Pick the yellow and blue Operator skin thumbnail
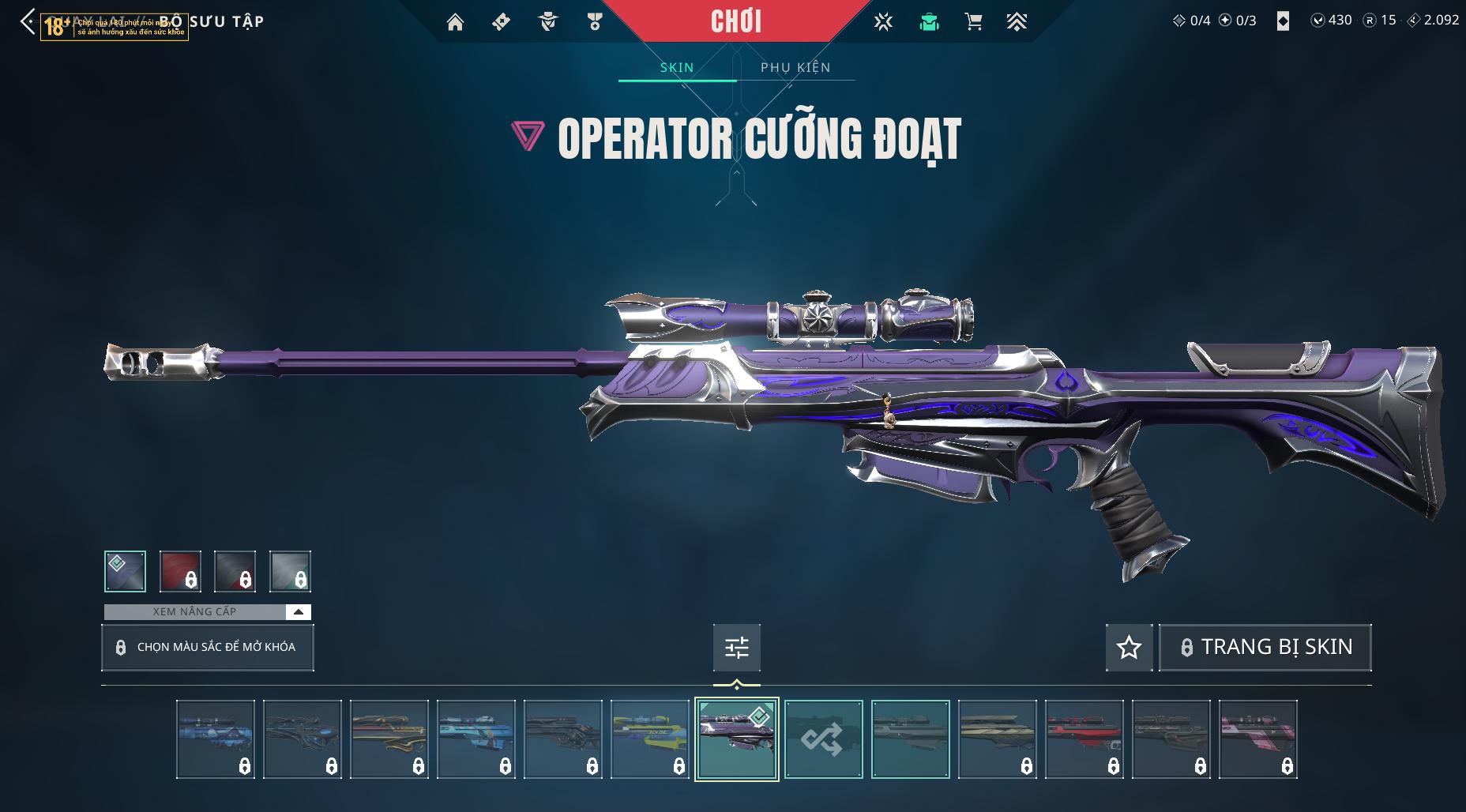The width and height of the screenshot is (1466, 812). click(x=649, y=739)
